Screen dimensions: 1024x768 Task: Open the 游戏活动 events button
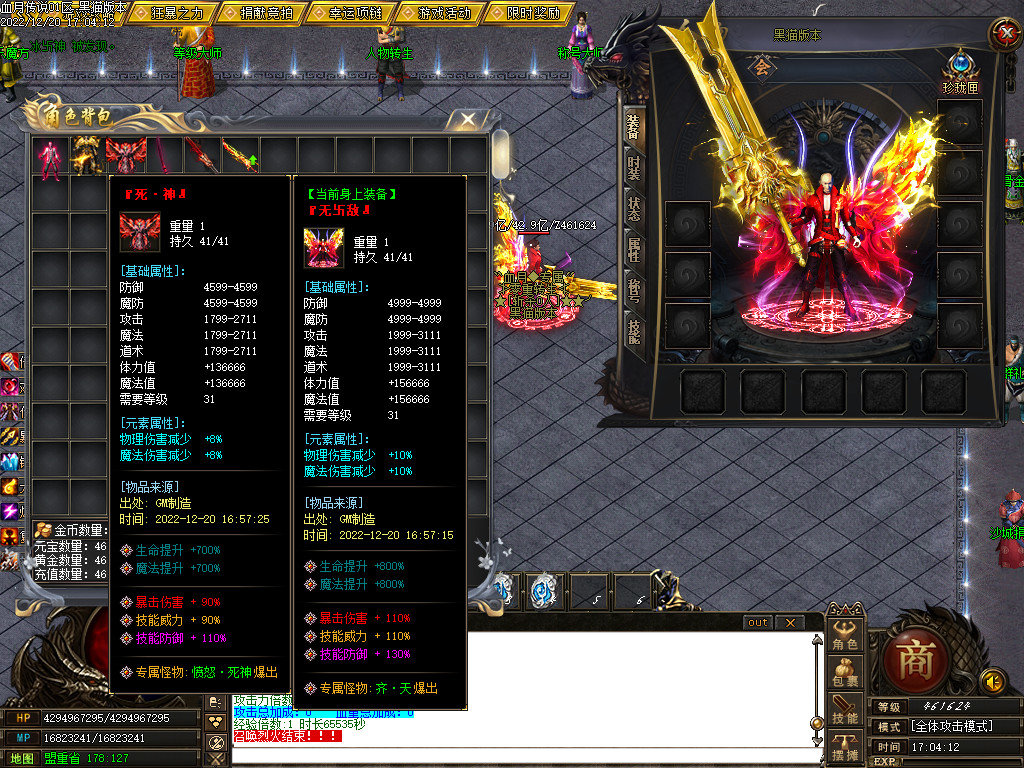[x=438, y=14]
